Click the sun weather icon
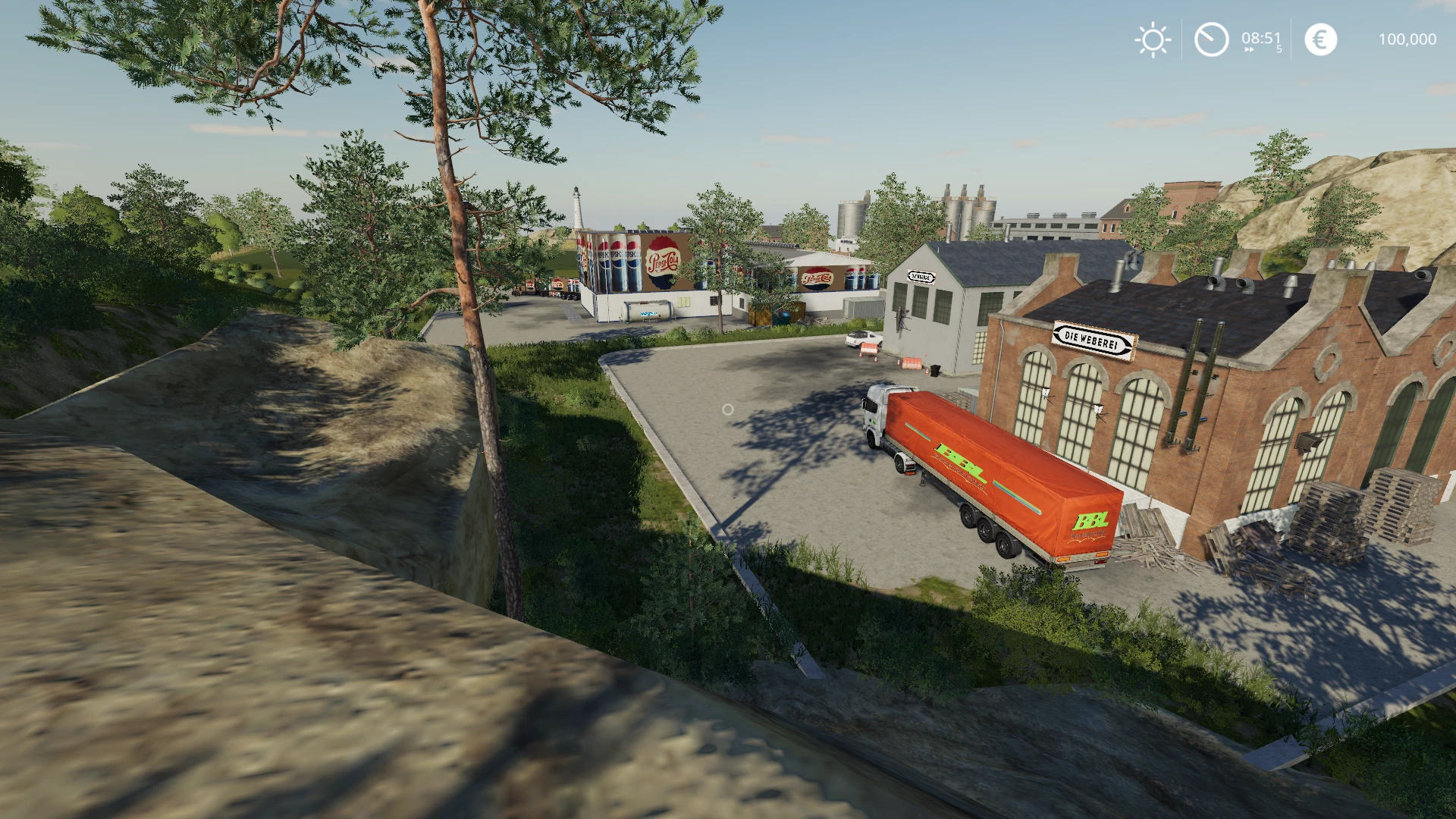This screenshot has height=819, width=1456. (1153, 39)
